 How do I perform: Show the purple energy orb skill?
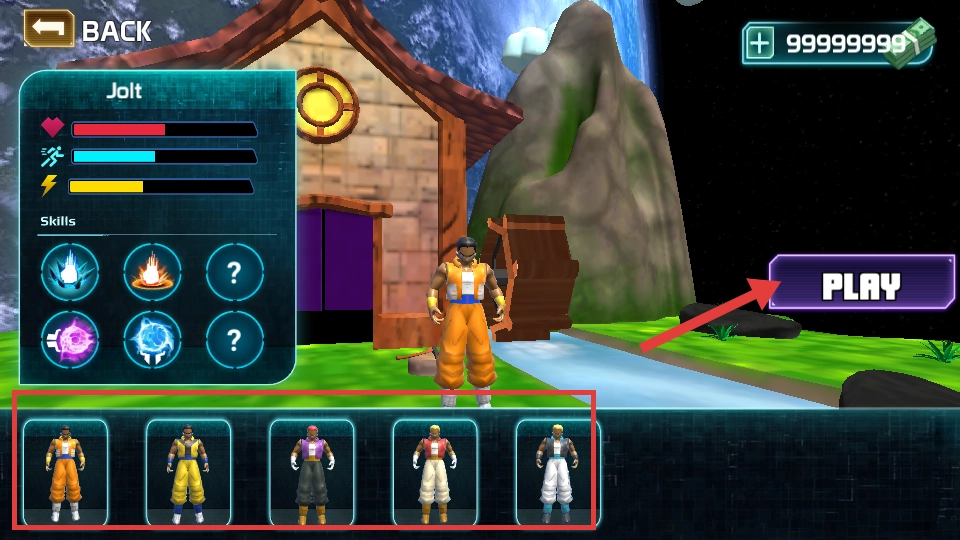(70, 340)
